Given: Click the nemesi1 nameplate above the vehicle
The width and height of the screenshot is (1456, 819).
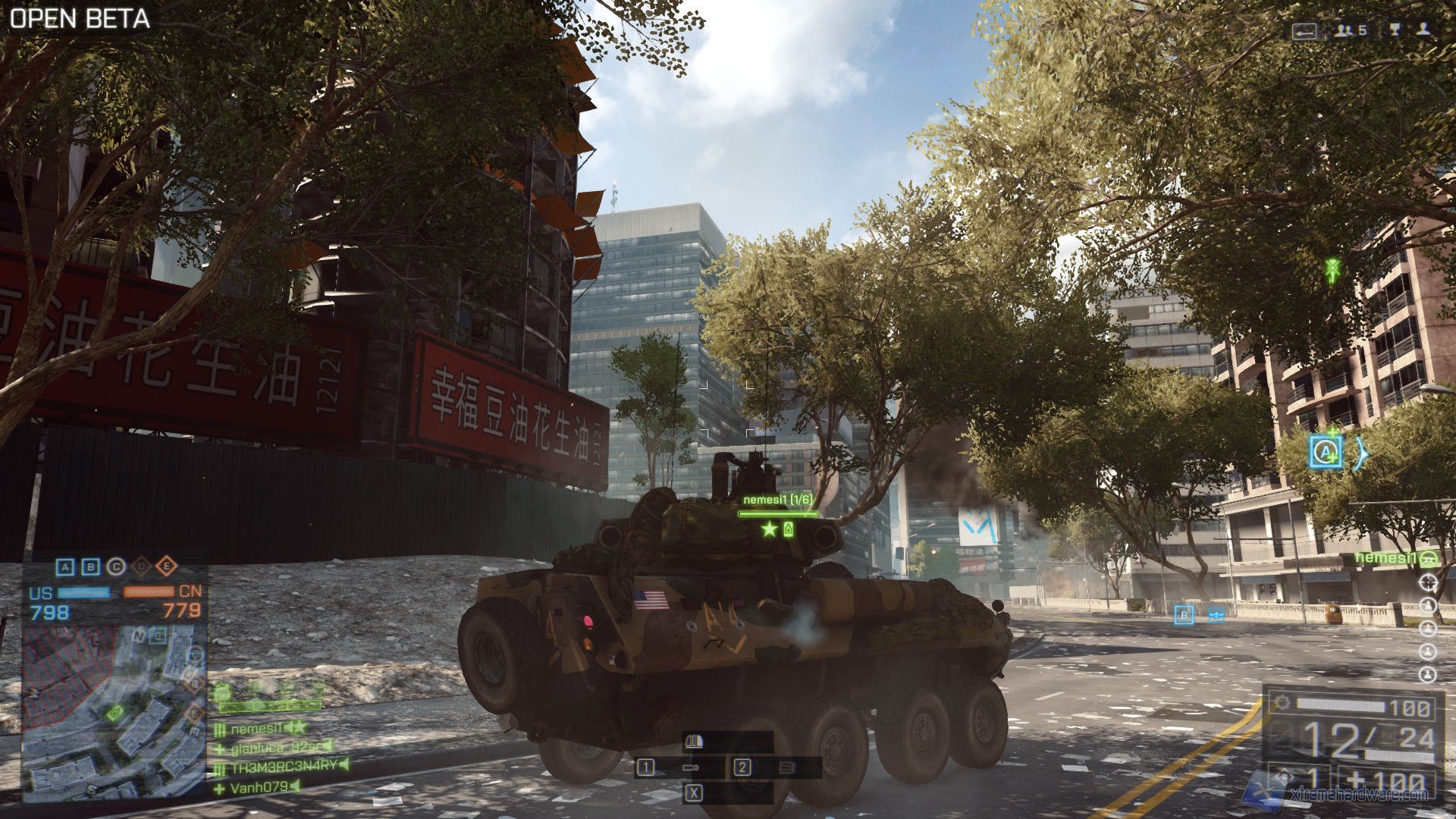Looking at the screenshot, I should pyautogui.click(x=777, y=500).
